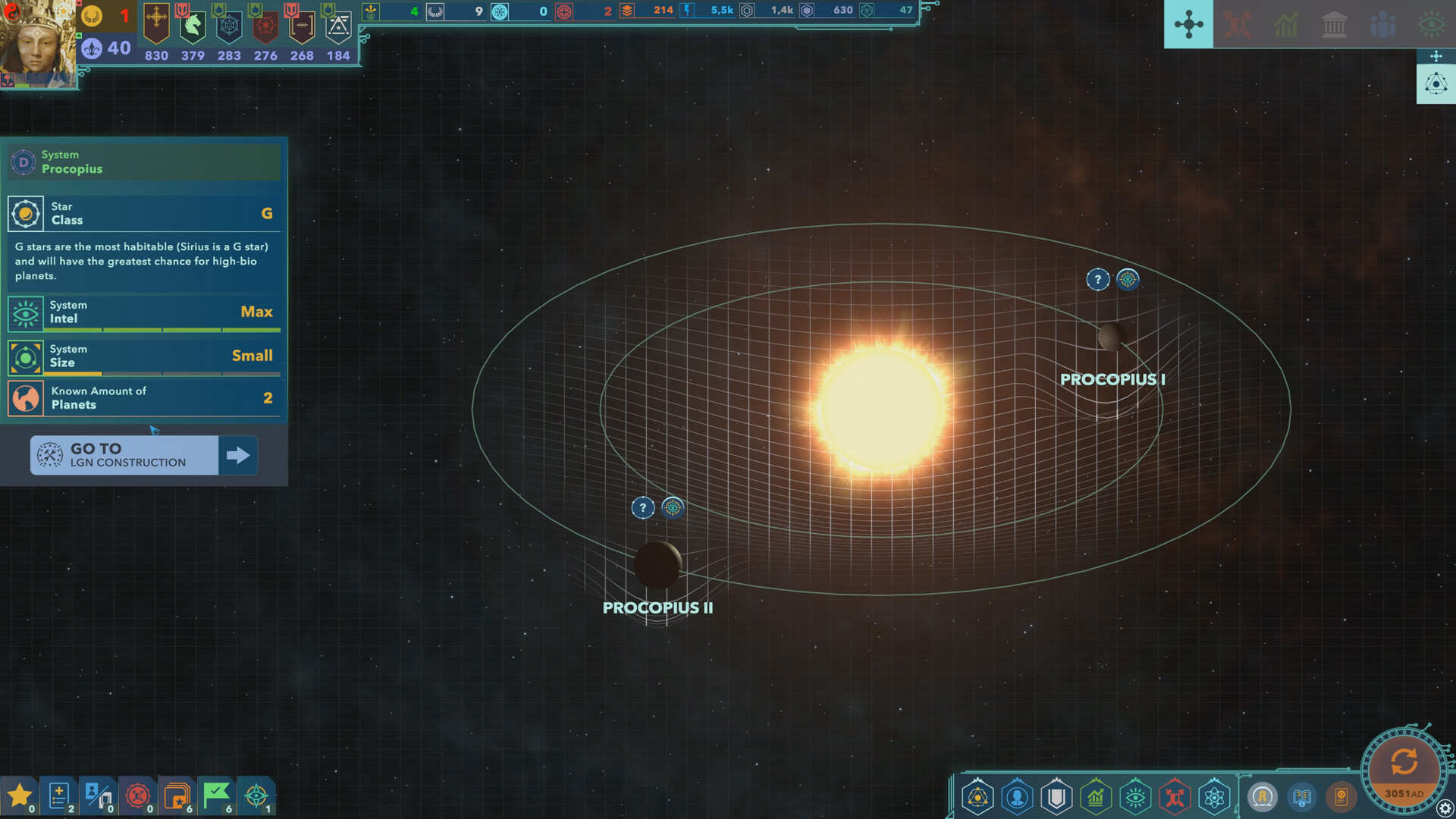
Task: Switch to the temple building map mode
Action: tap(1334, 24)
